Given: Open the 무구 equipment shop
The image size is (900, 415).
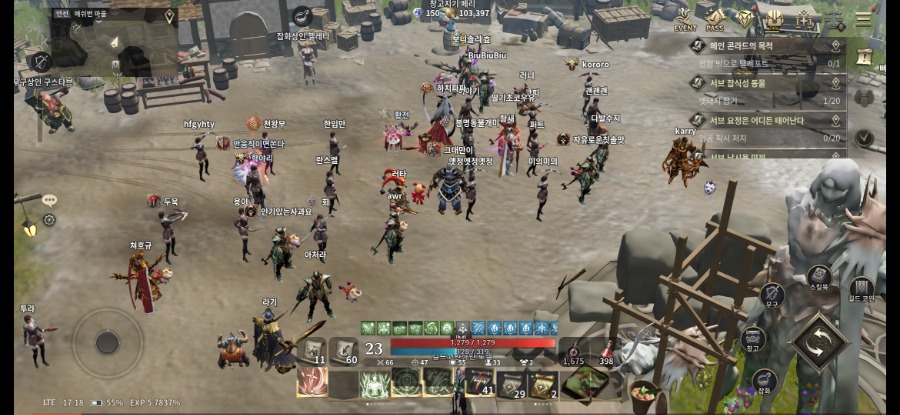Looking at the screenshot, I should [x=772, y=294].
